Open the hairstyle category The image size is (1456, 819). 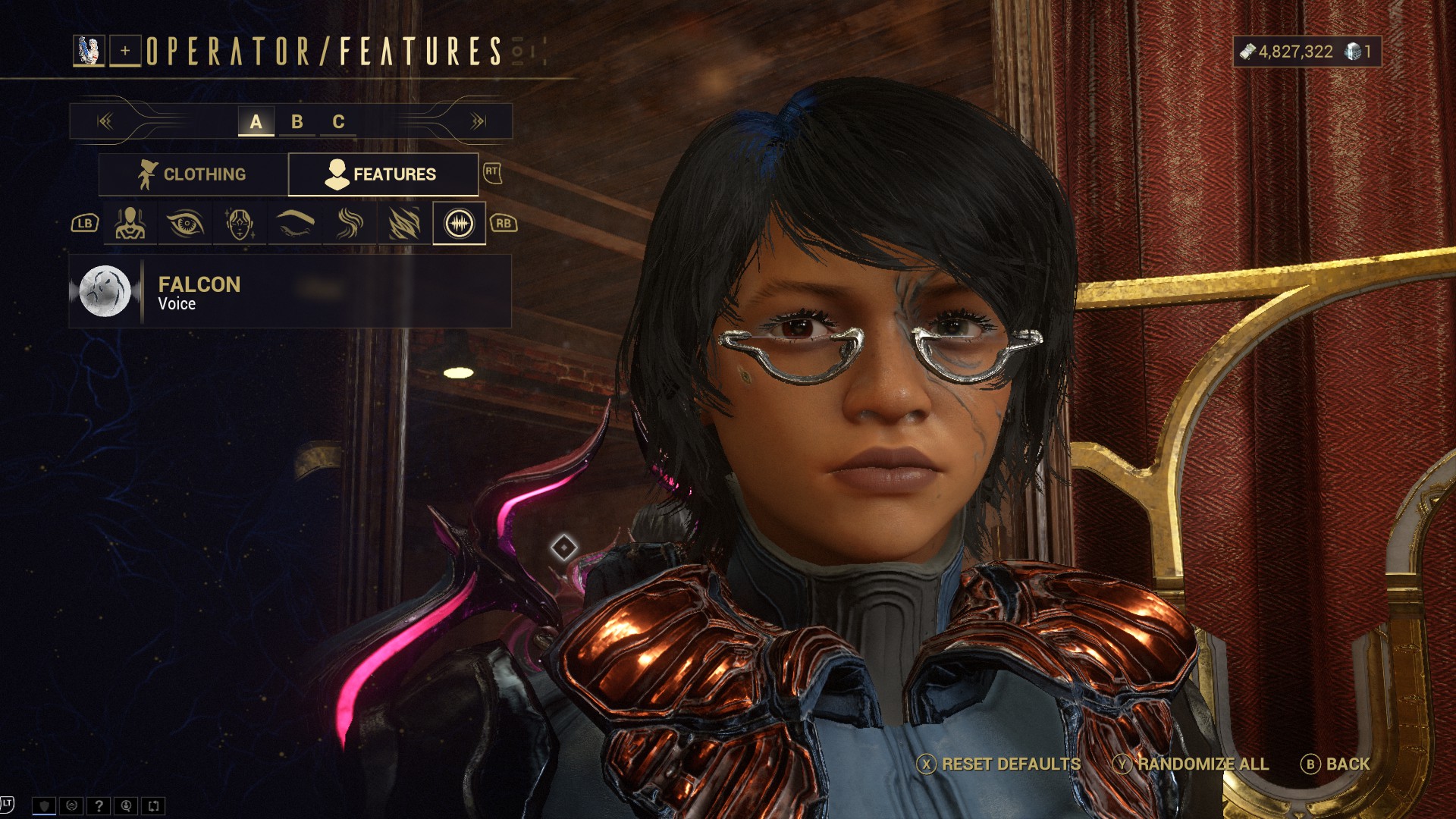[x=350, y=224]
